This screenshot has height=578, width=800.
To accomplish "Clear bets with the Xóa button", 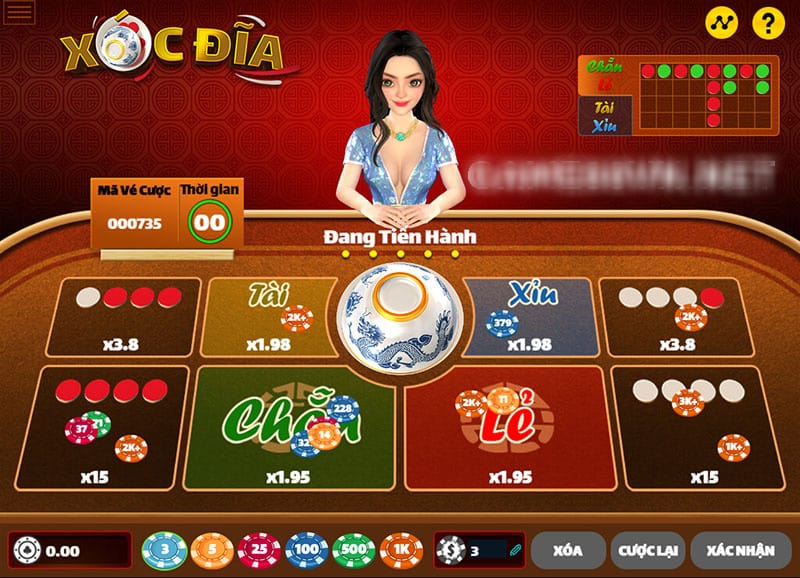I will pyautogui.click(x=568, y=550).
